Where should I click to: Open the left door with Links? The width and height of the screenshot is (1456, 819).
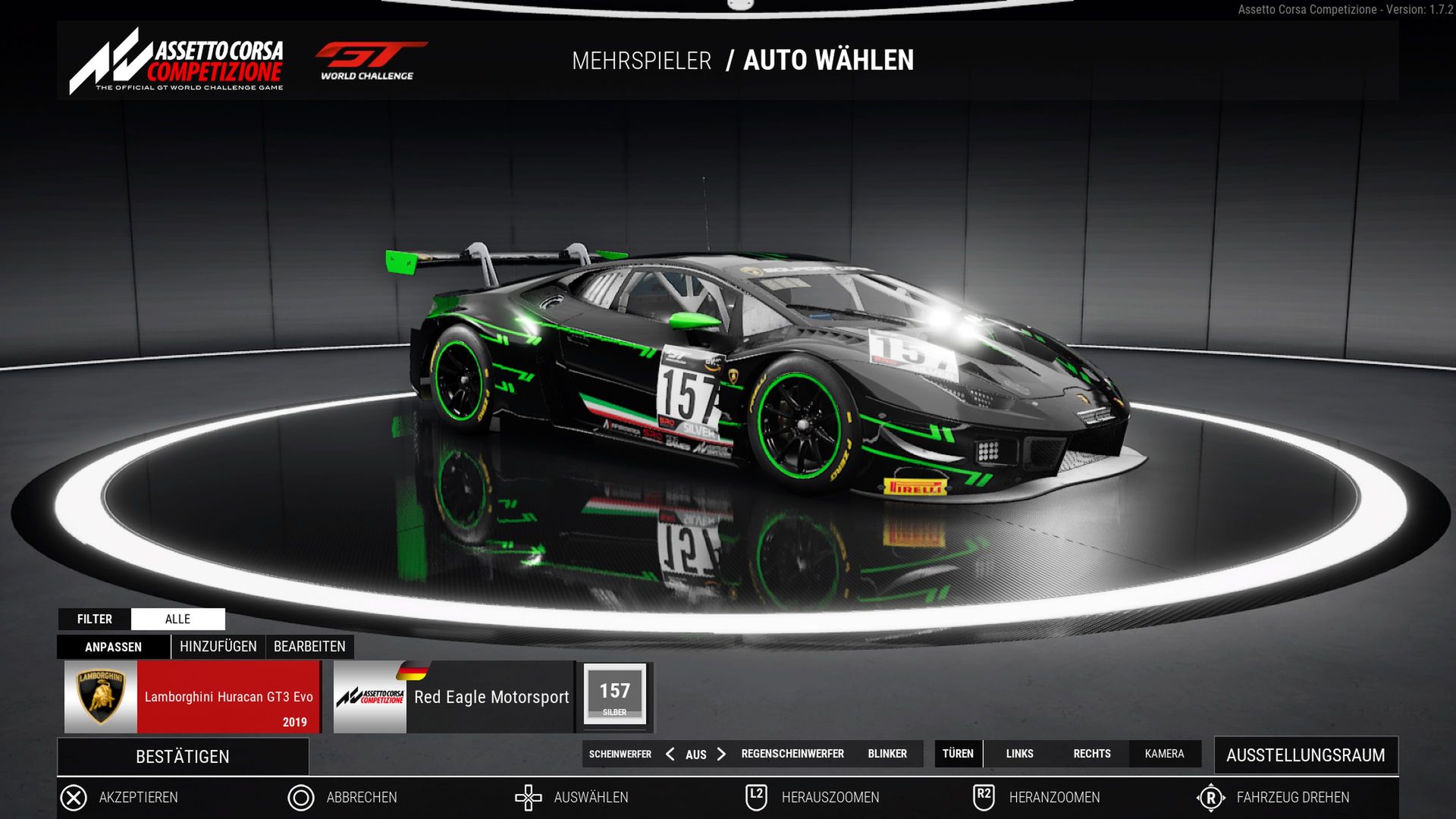click(x=1019, y=754)
